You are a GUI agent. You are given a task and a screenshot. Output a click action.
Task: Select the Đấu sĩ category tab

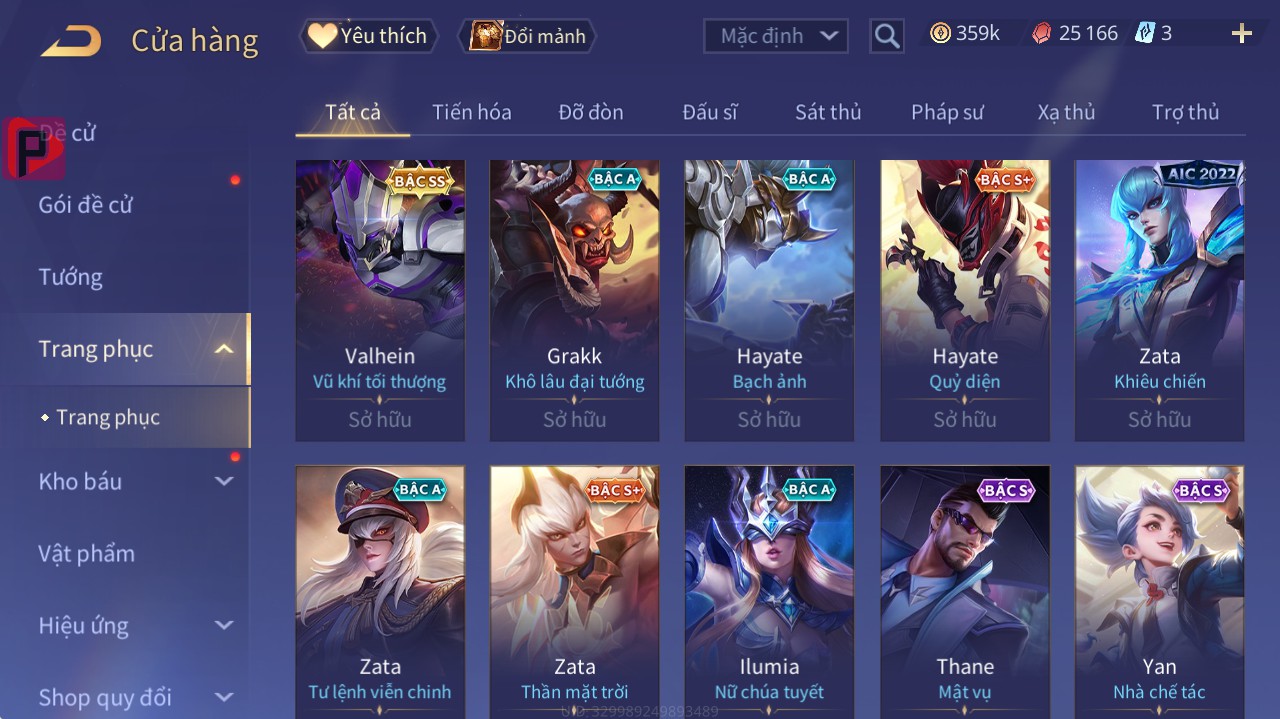[x=710, y=112]
